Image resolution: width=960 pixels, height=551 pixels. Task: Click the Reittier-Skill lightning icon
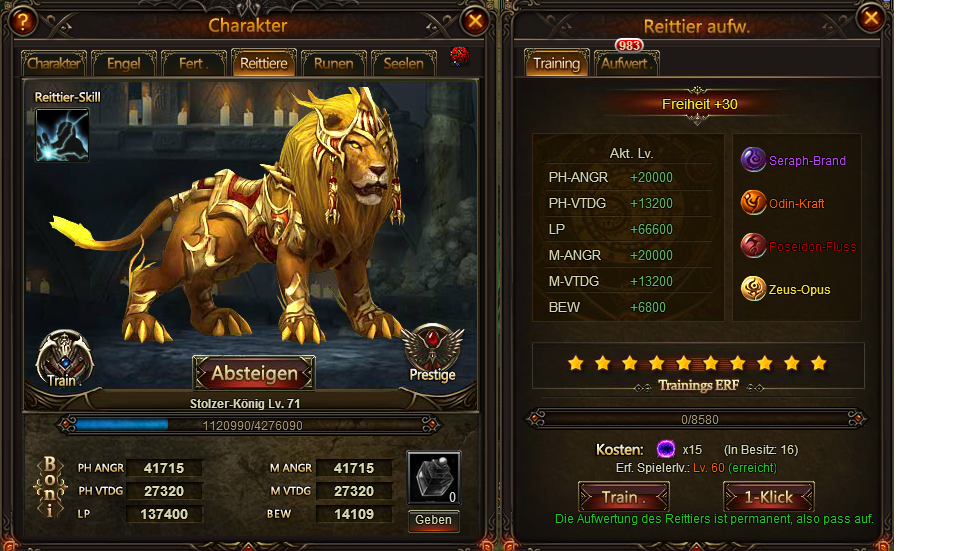[x=62, y=135]
